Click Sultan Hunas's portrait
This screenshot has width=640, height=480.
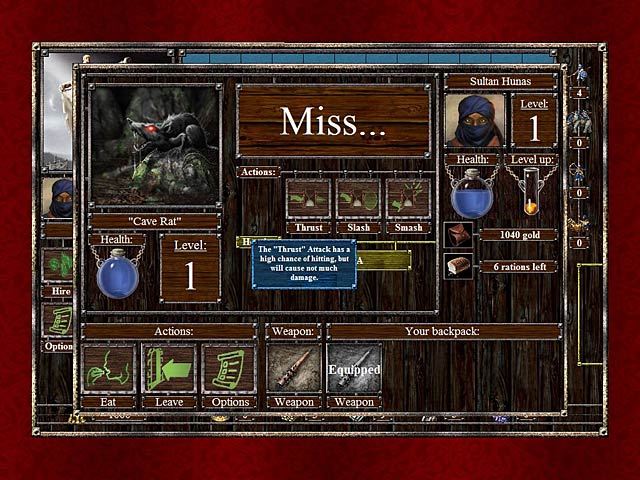(474, 121)
